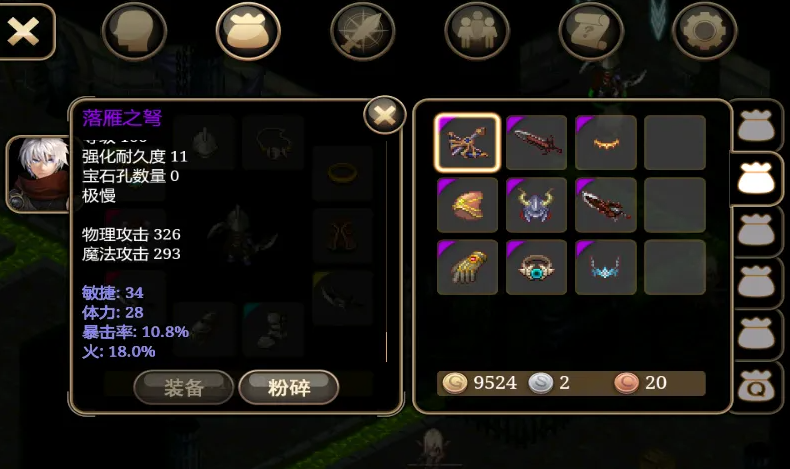Open the sword and compass menu

(x=363, y=31)
